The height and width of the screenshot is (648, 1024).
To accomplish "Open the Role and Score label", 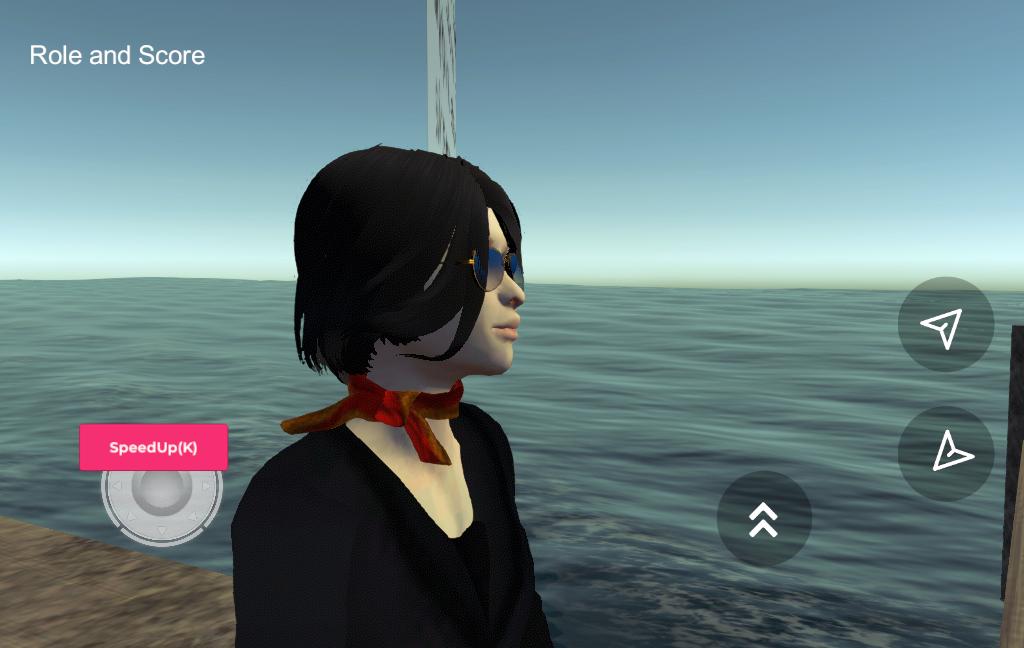I will [x=117, y=55].
